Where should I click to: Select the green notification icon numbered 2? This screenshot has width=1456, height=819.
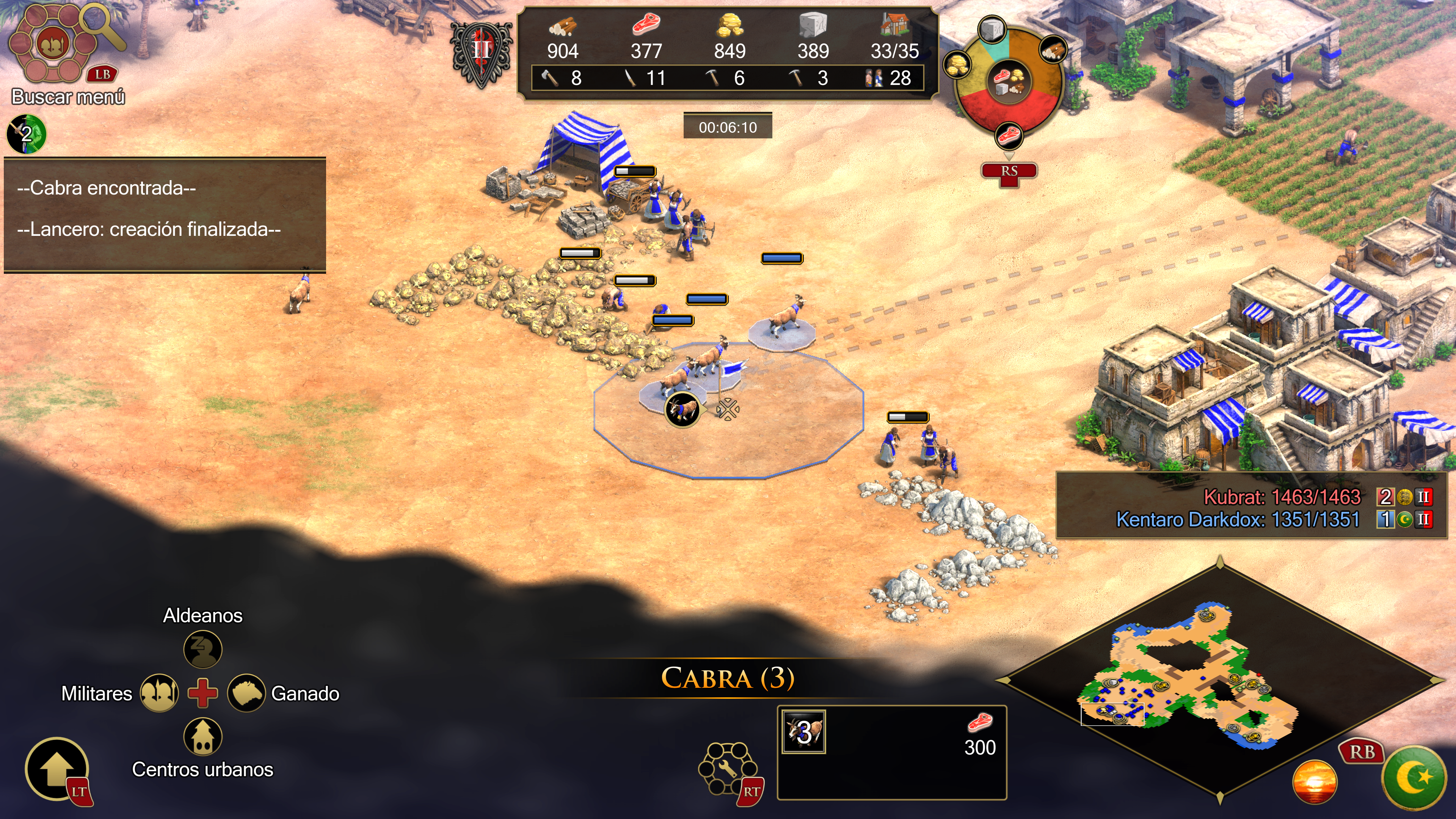[26, 134]
